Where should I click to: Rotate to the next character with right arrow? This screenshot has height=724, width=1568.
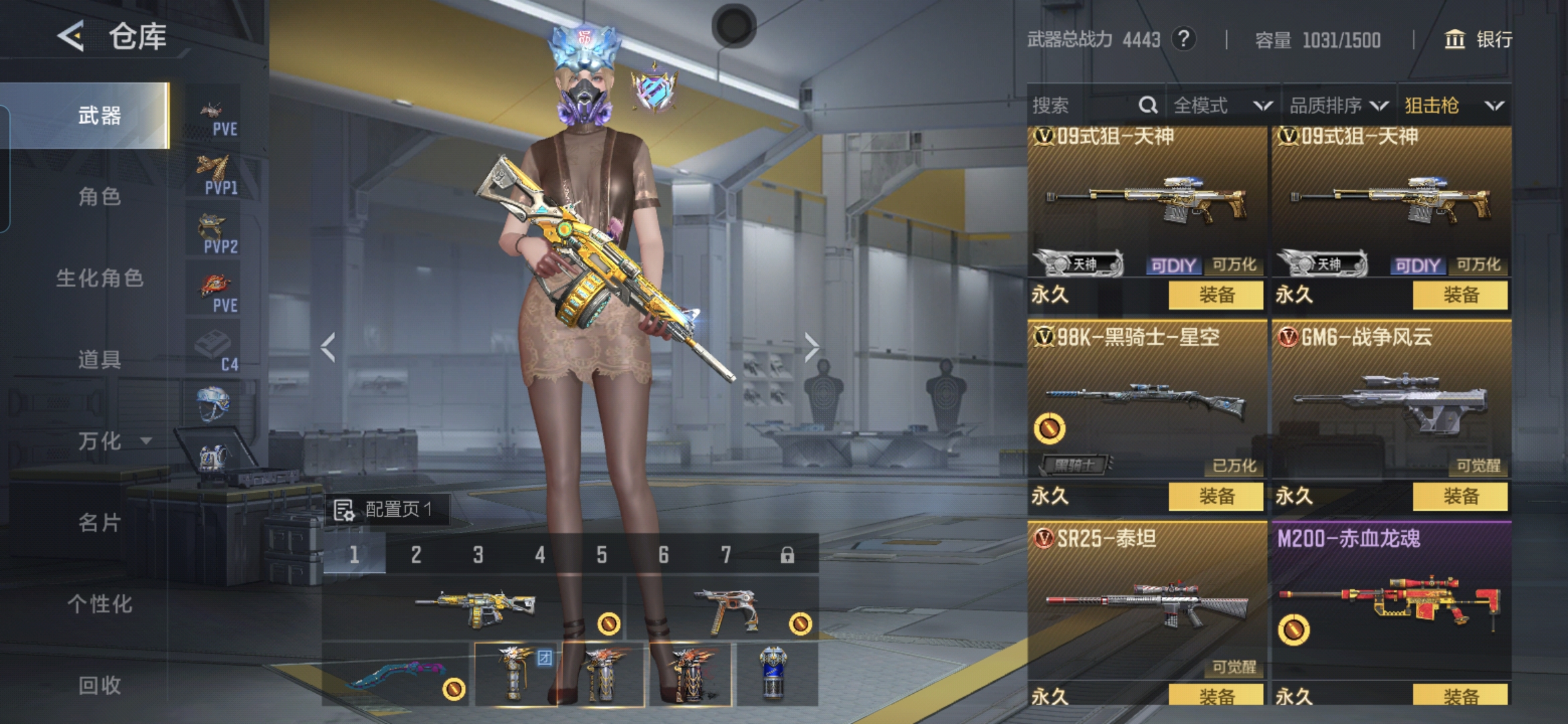tap(811, 347)
